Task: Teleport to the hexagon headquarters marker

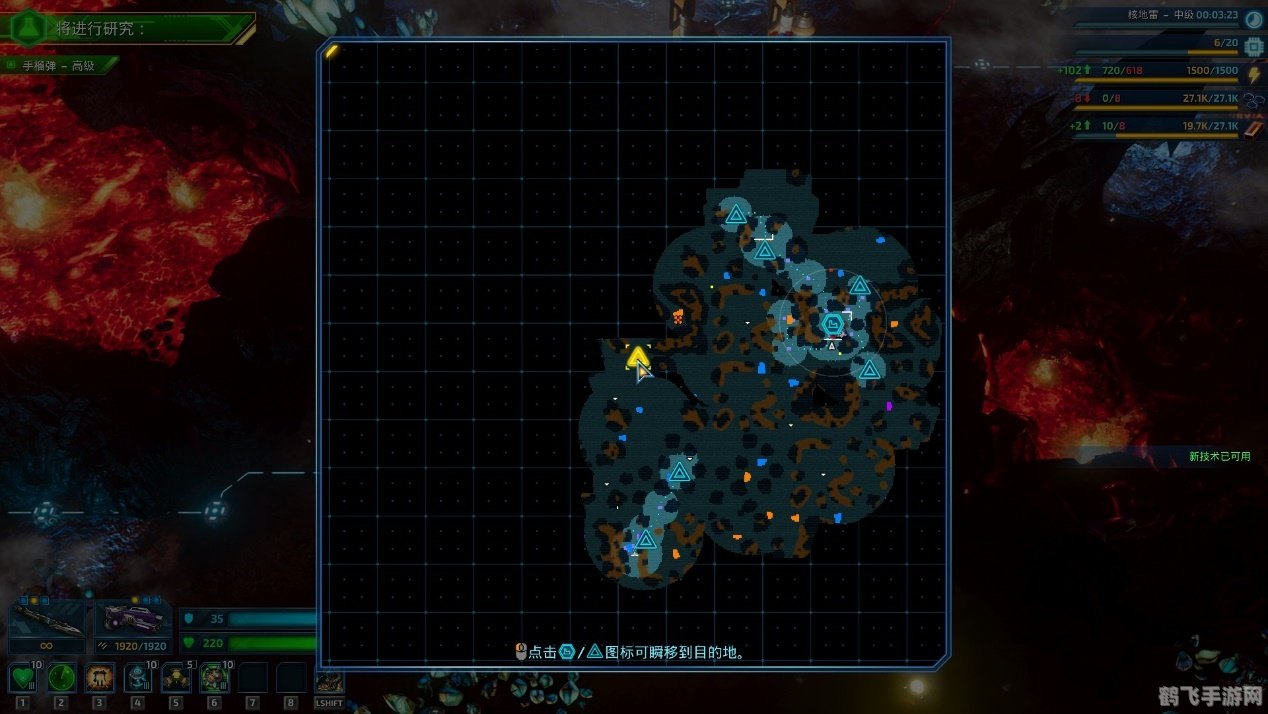Action: (x=832, y=324)
